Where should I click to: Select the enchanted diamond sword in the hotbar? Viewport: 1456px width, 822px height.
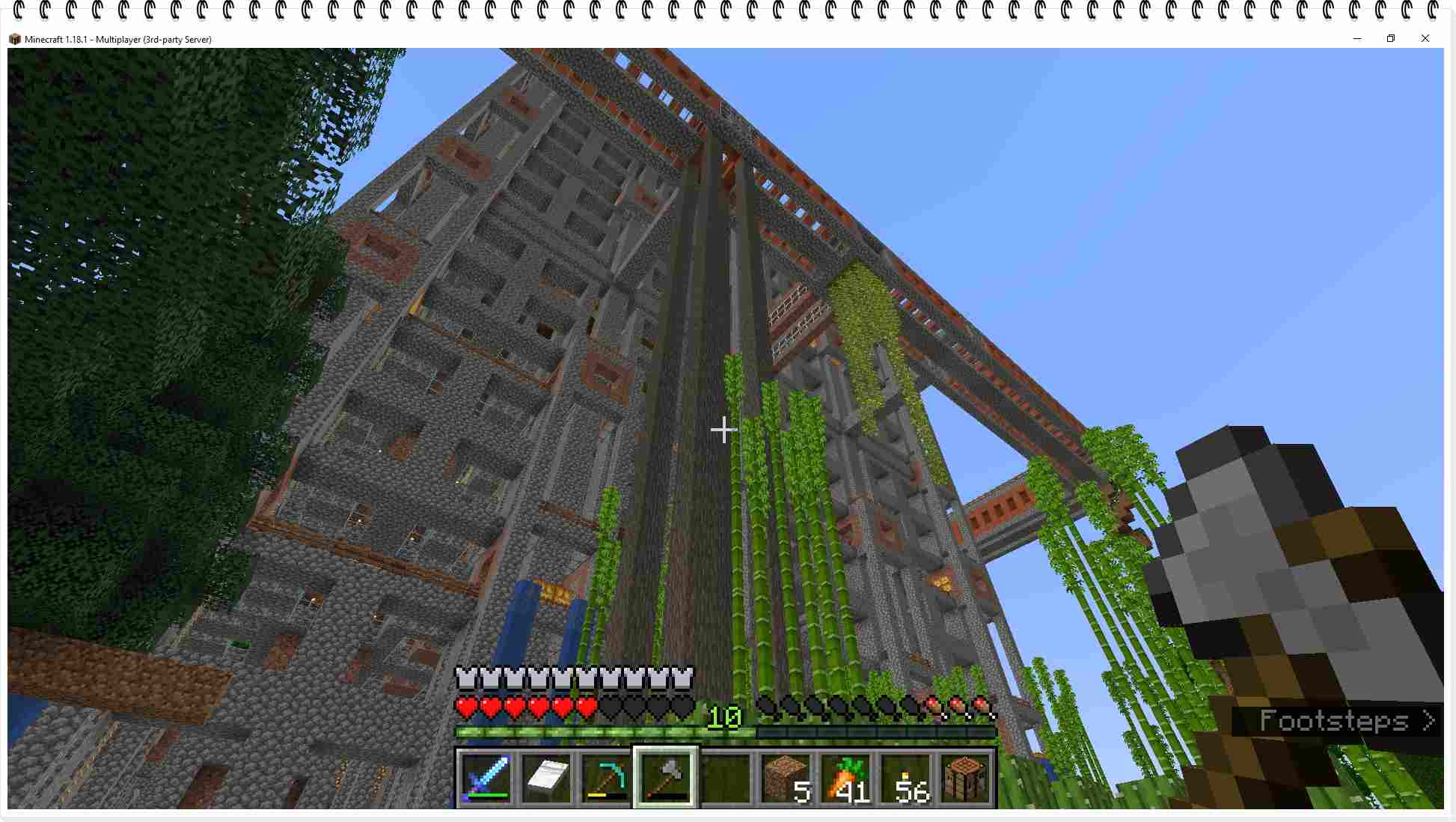486,777
